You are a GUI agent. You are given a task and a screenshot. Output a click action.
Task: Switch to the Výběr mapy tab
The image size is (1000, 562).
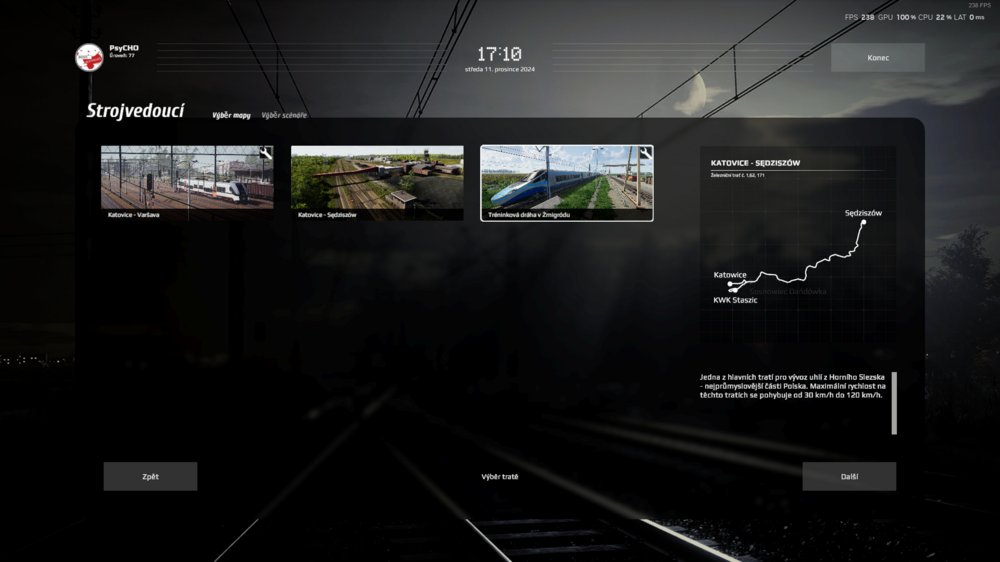point(231,115)
